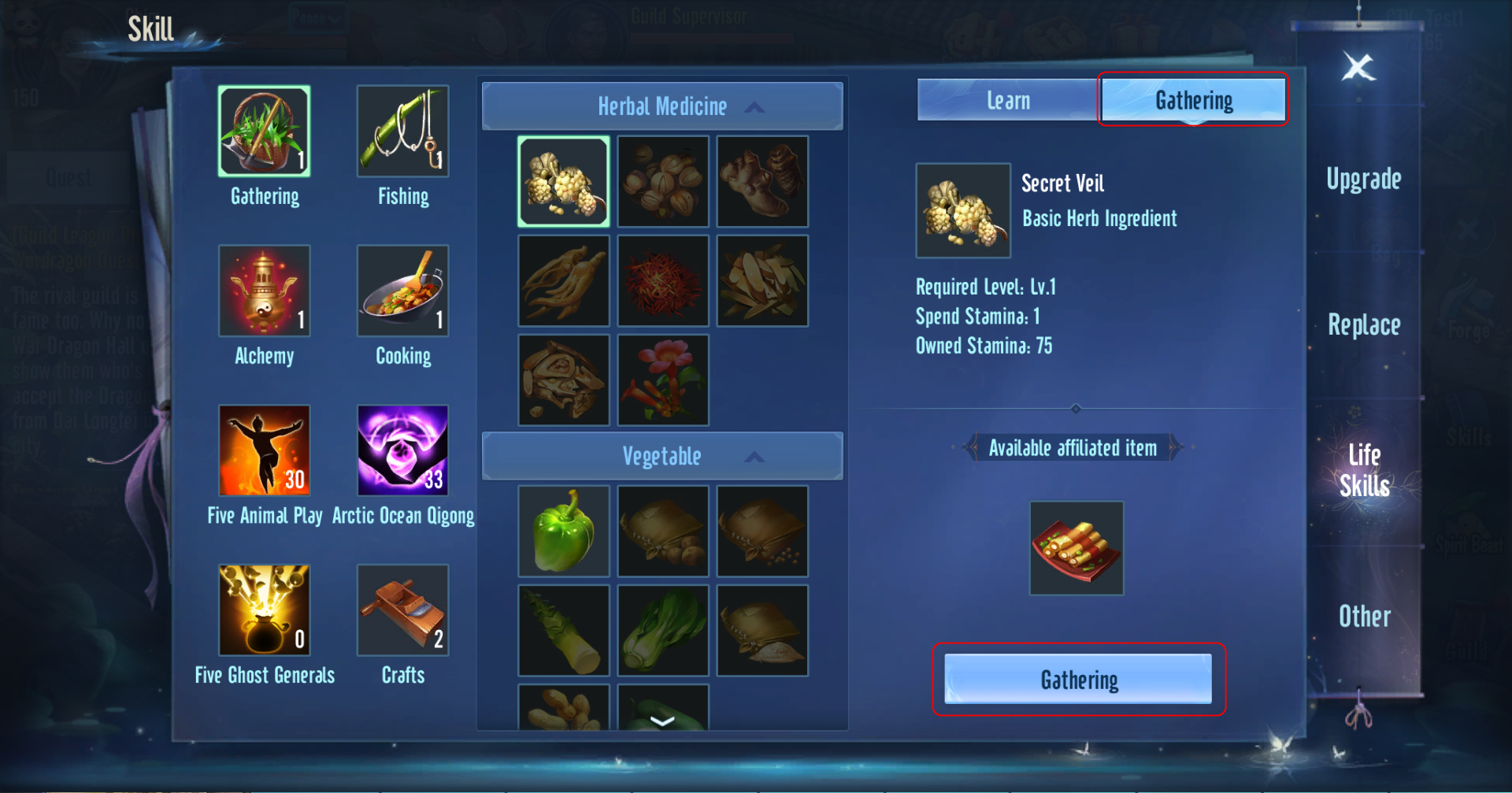Click the large Gathering button at bottom

tap(1078, 679)
